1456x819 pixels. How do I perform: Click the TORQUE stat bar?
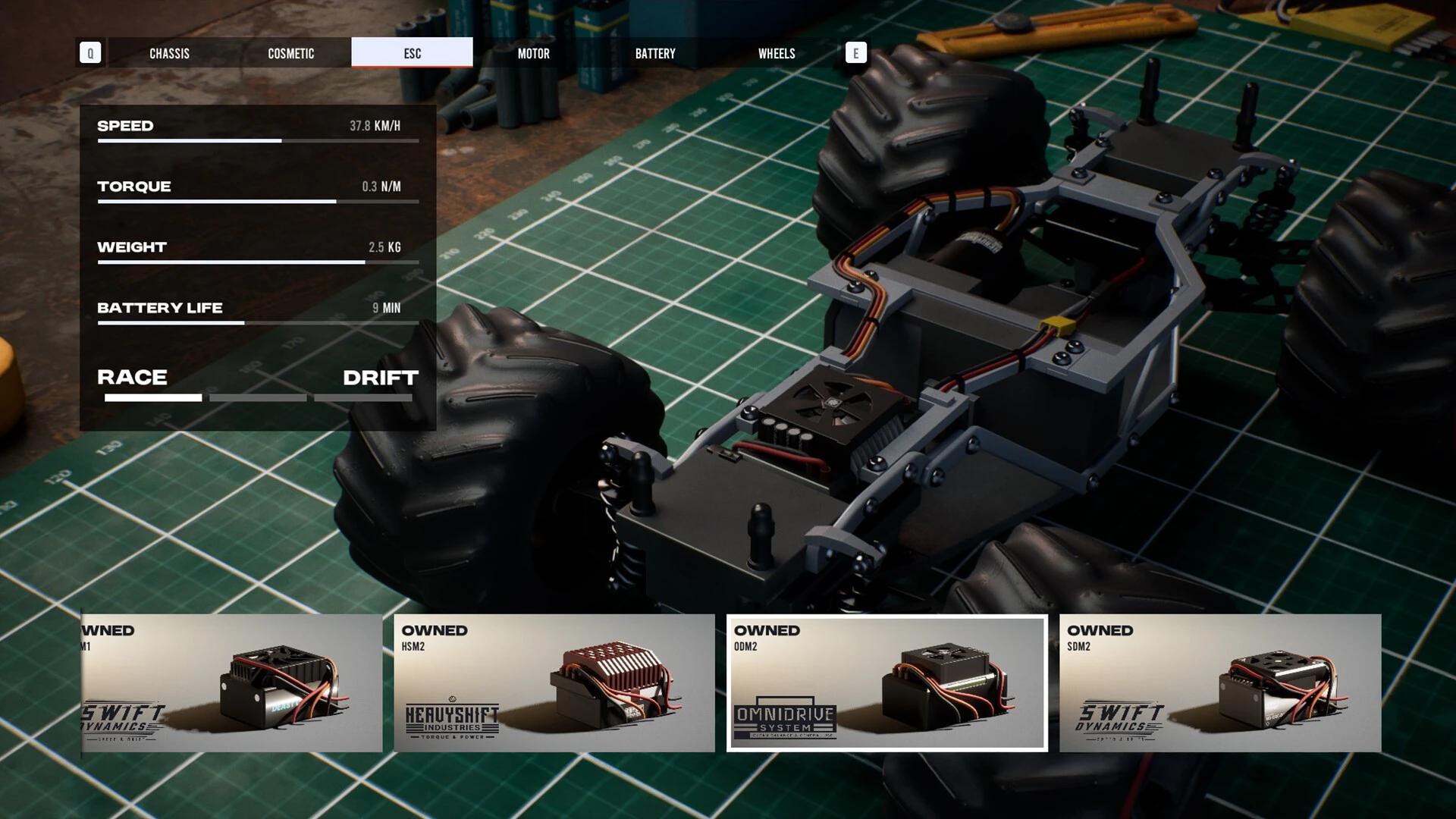258,202
